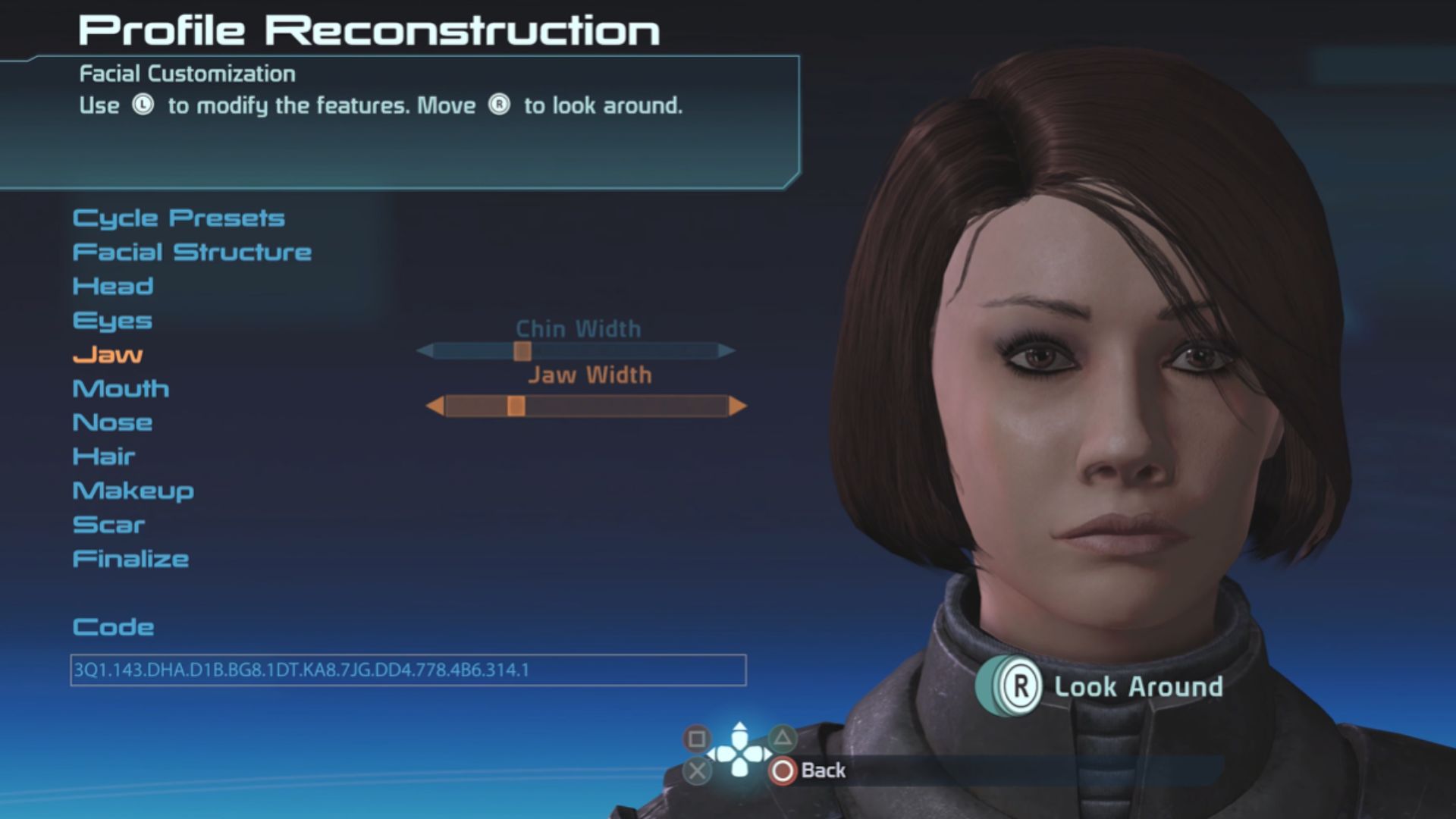Click the d-pad up arrow indicator
This screenshot has width=1456, height=819.
coord(739,733)
